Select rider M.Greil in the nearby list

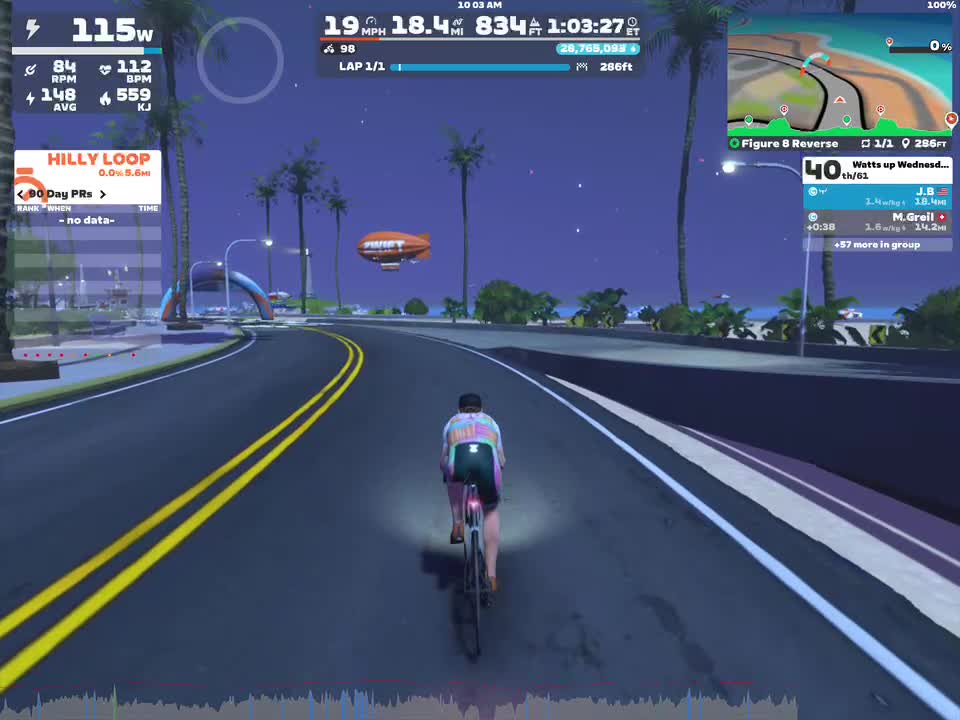(877, 222)
